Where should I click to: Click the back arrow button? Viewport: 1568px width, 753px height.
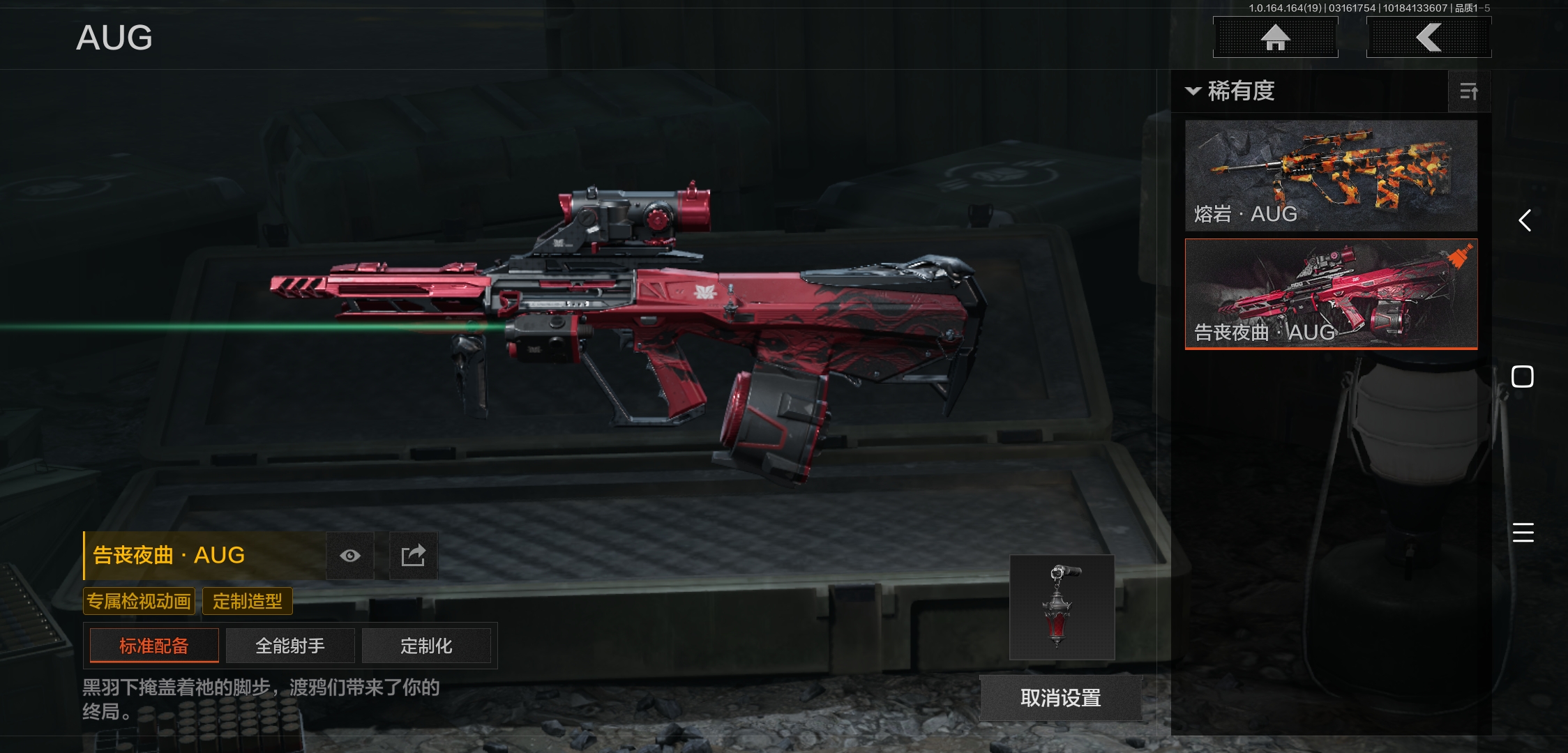pyautogui.click(x=1428, y=38)
